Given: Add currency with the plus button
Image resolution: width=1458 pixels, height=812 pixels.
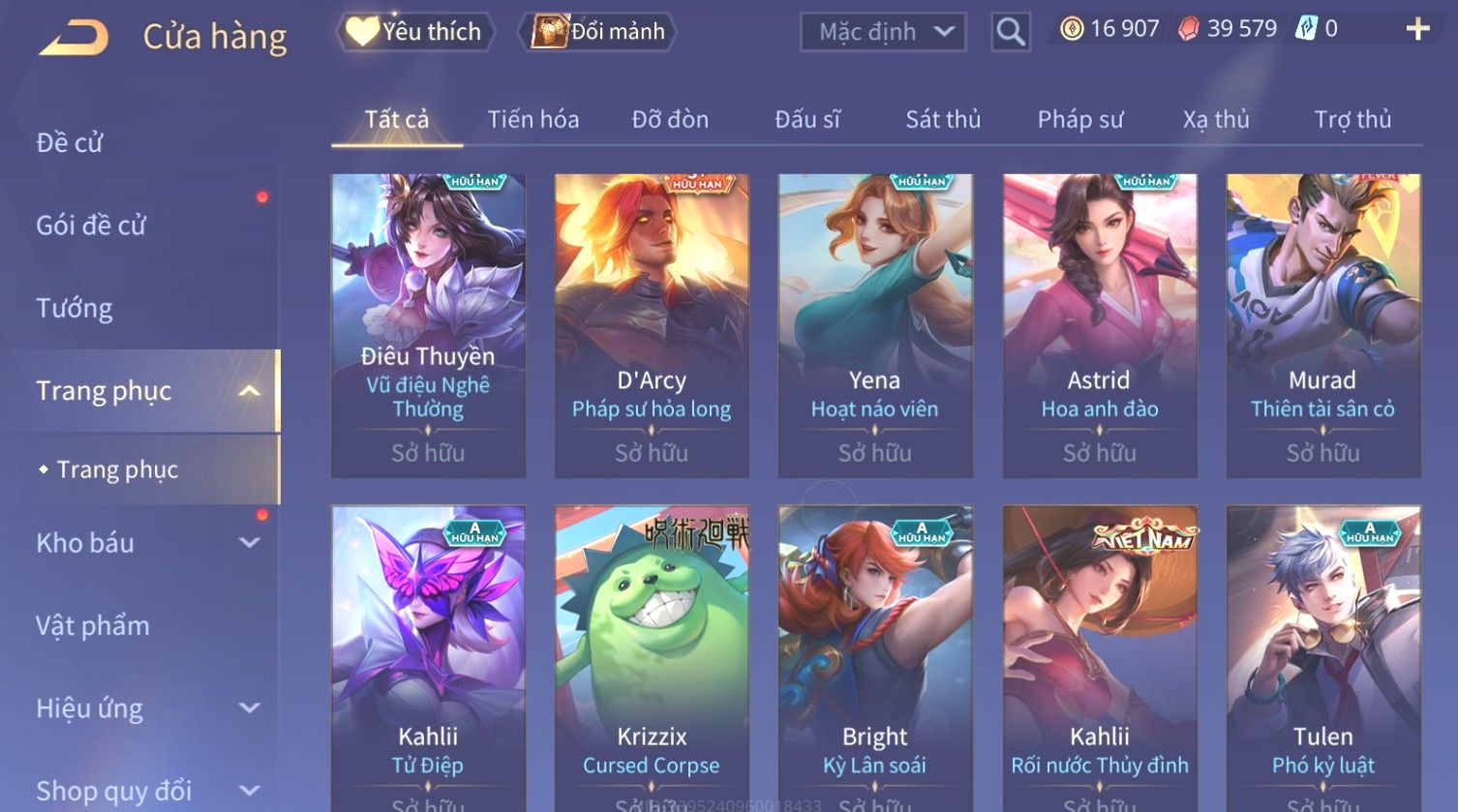Looking at the screenshot, I should 1417,29.
